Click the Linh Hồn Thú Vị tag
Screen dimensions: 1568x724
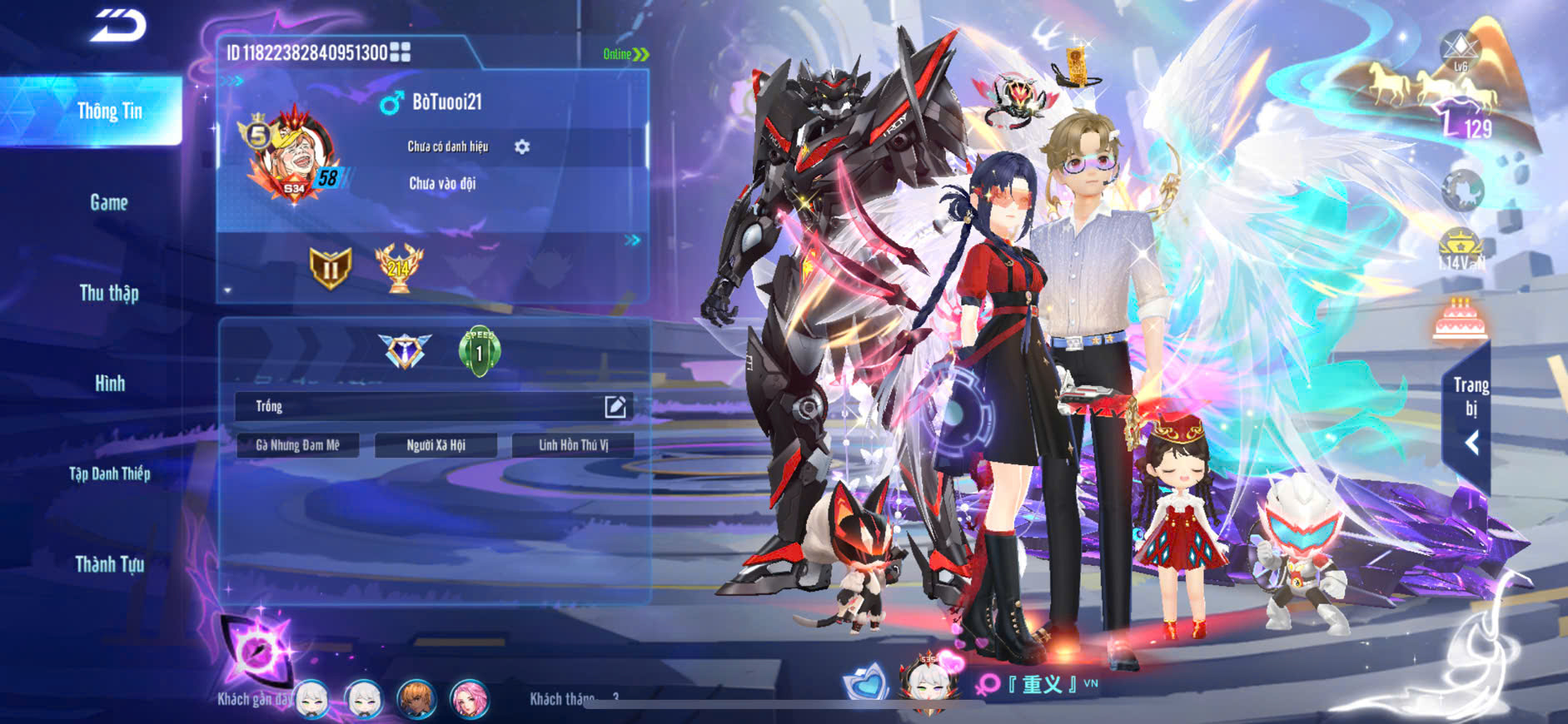click(x=573, y=445)
